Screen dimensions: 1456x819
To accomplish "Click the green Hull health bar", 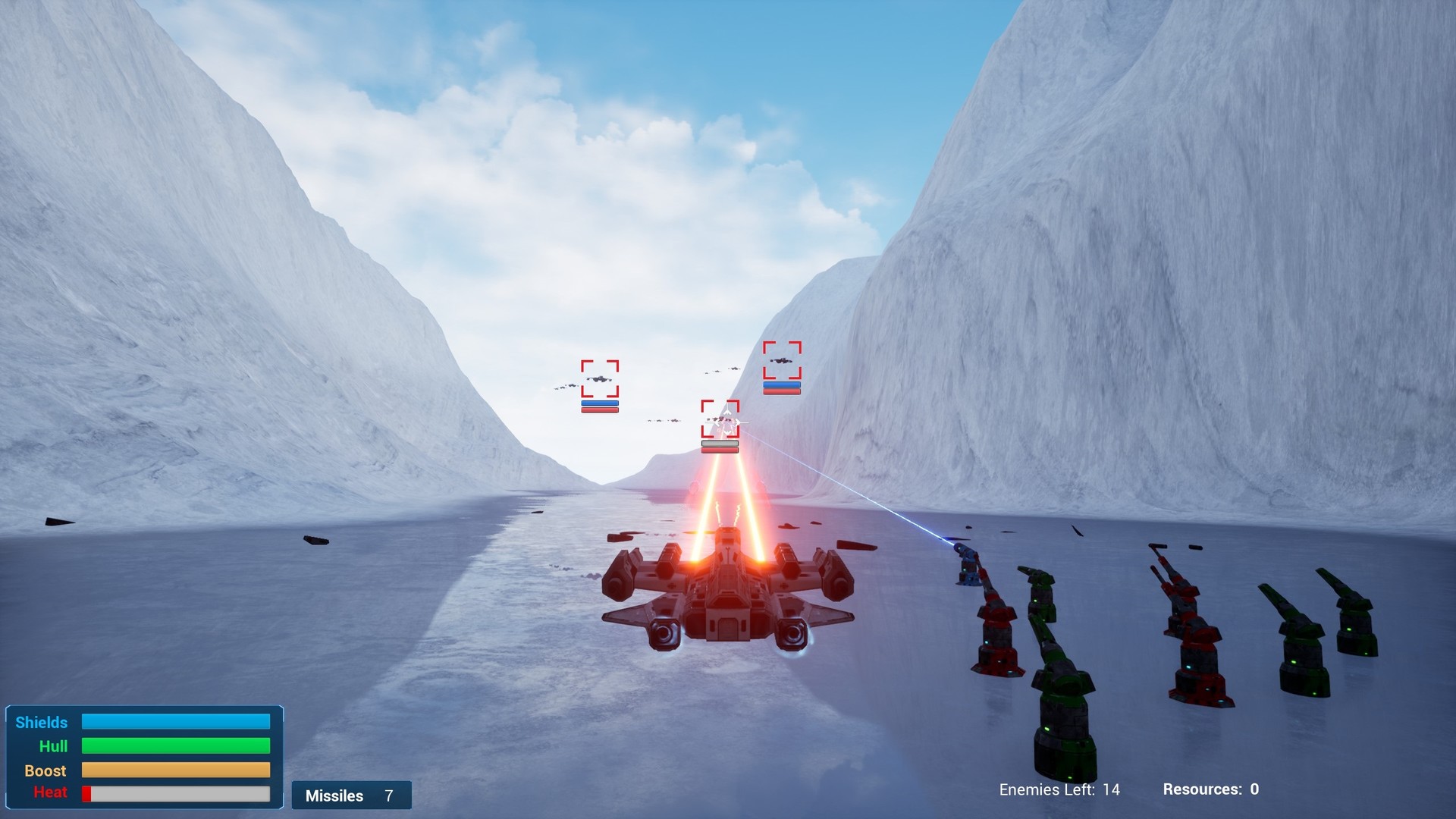I will [176, 746].
